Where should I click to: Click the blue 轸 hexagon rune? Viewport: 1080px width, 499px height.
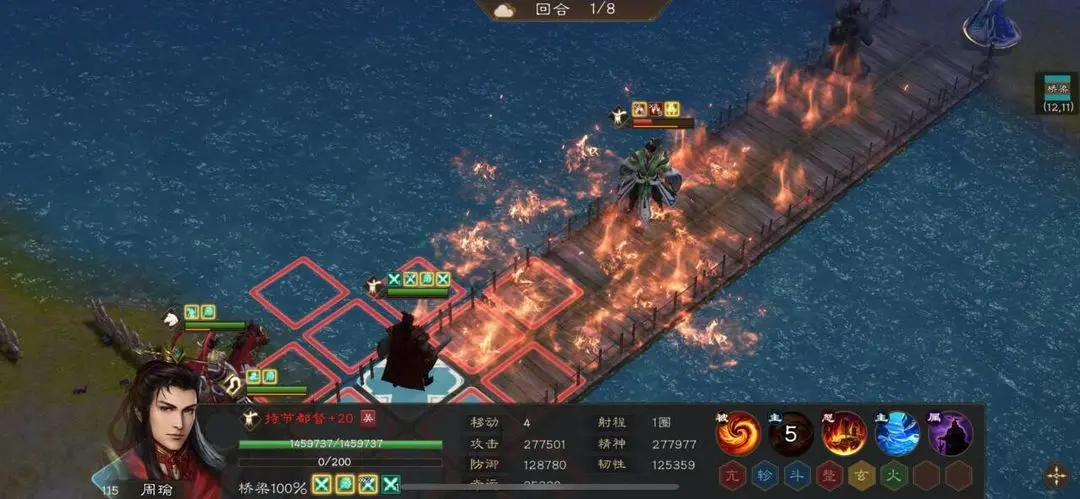763,475
